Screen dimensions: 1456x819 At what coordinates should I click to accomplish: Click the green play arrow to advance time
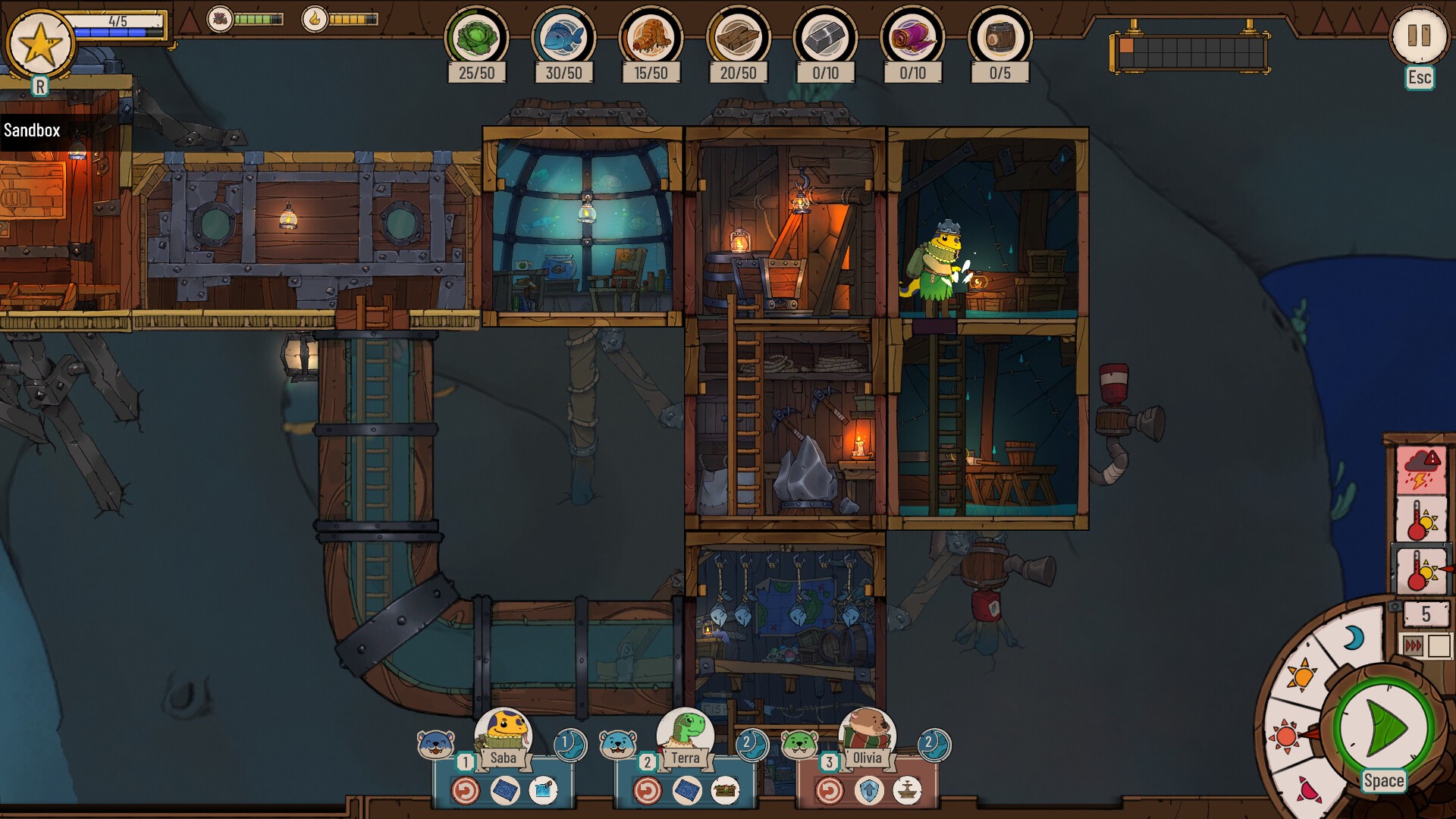tap(1383, 728)
